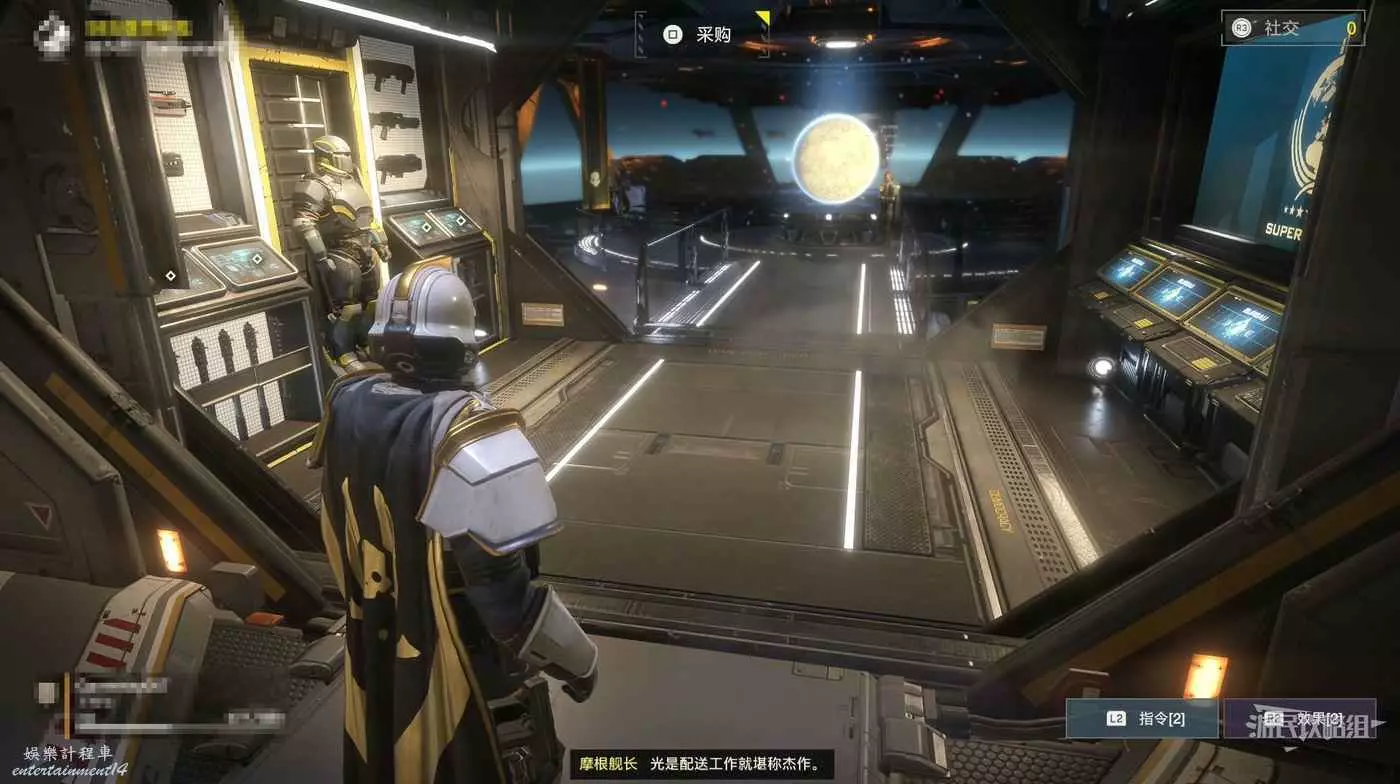Open the 社交 social panel
1400x784 pixels.
1292,28
